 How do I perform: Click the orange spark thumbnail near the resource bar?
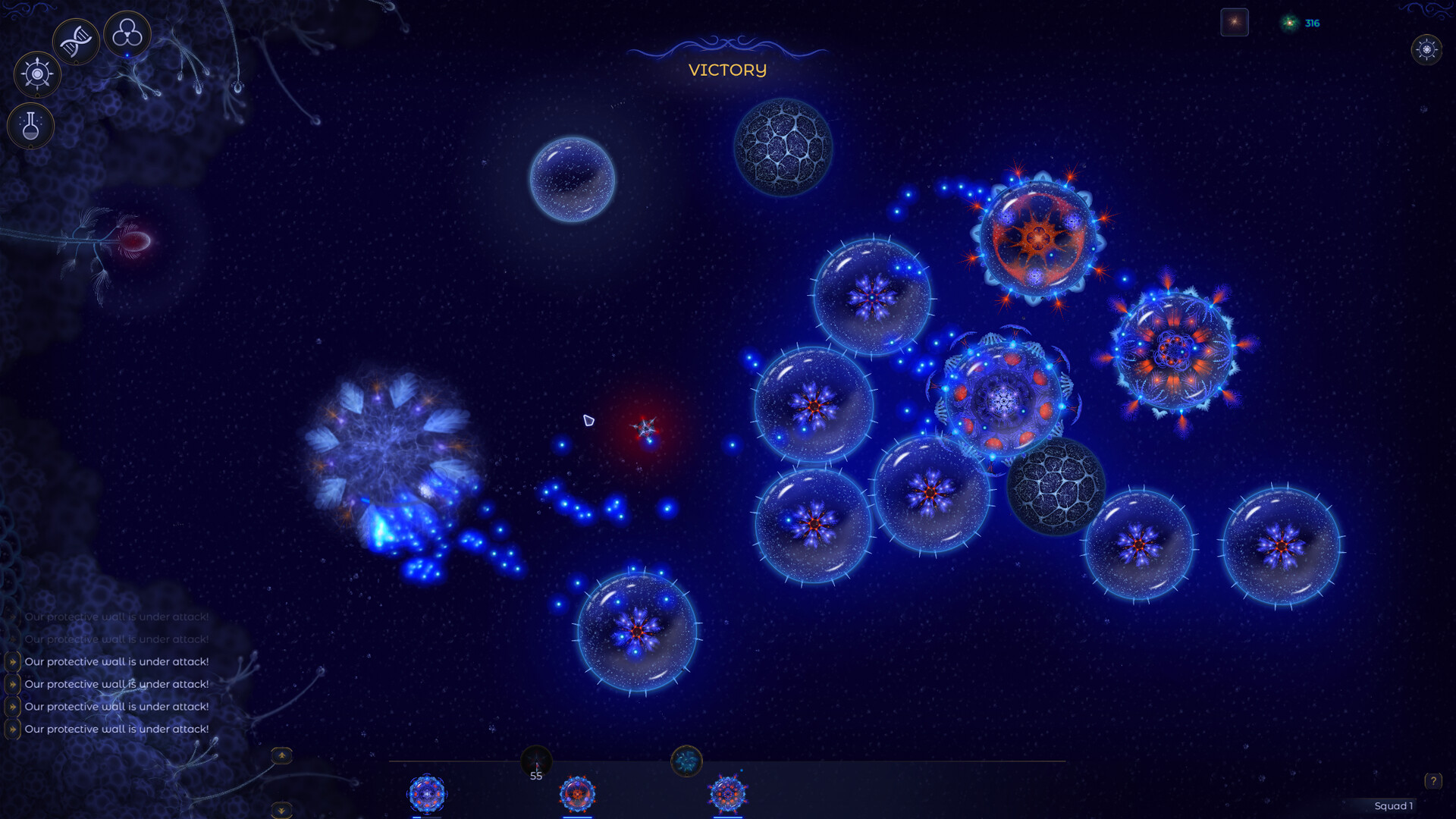click(1234, 22)
